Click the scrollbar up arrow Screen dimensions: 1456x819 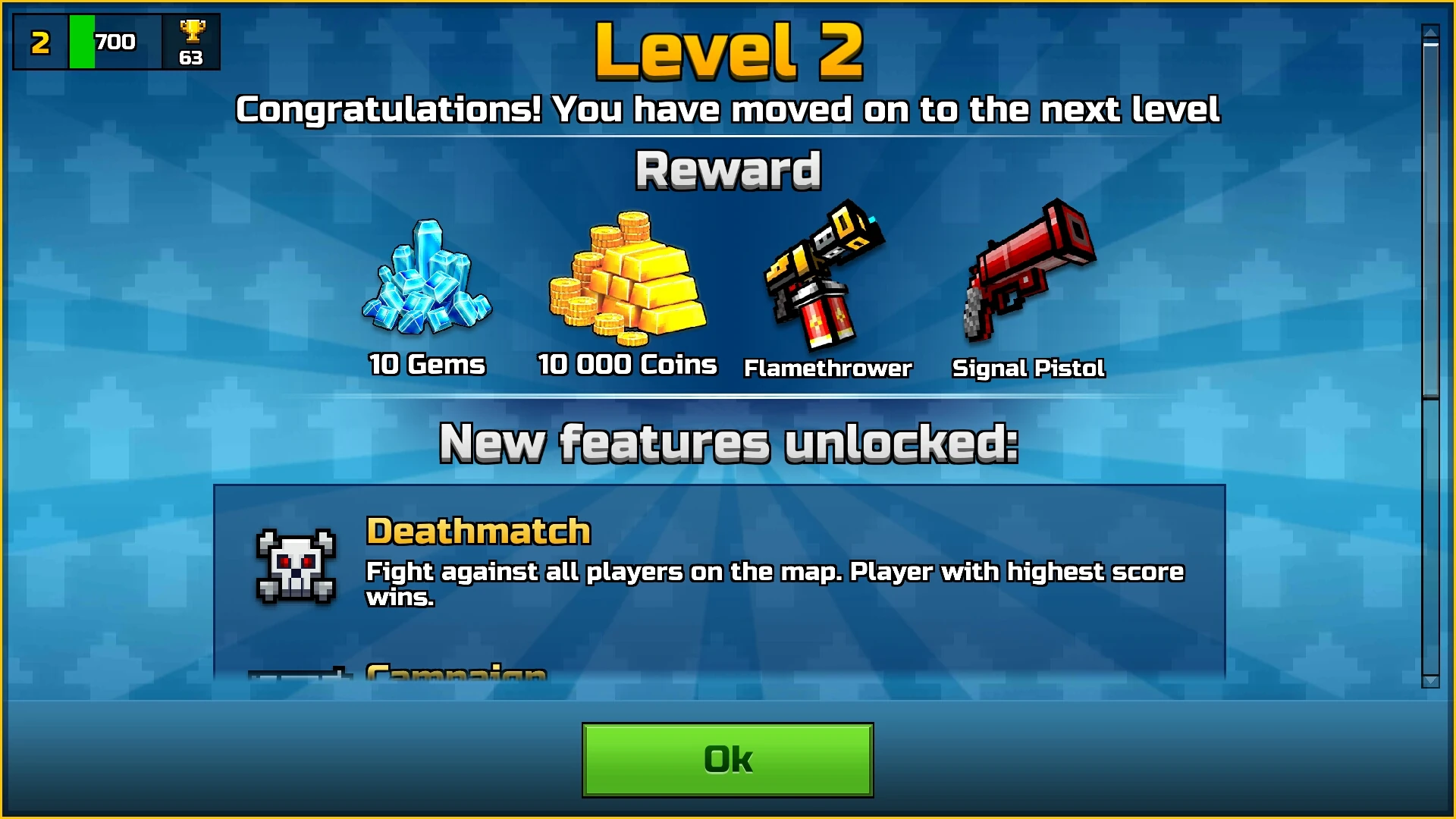click(1429, 30)
